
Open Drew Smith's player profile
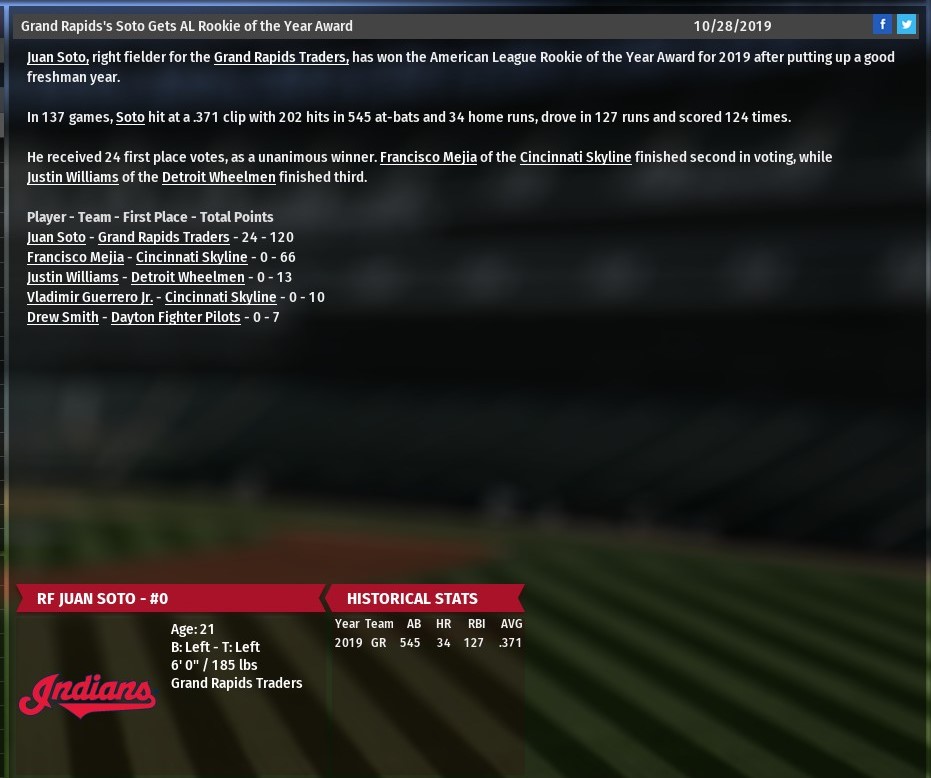tap(63, 317)
